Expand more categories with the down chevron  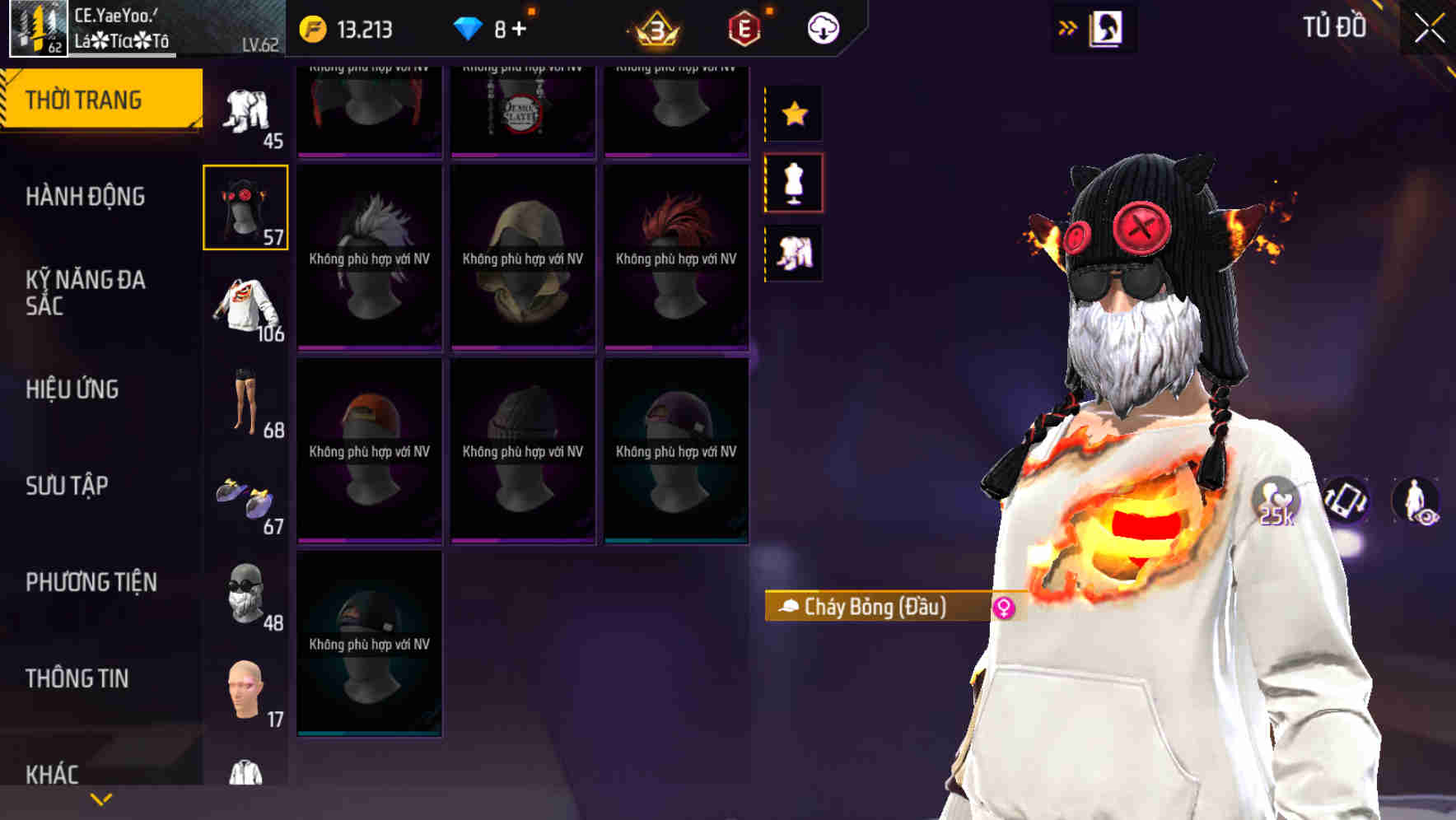click(x=99, y=799)
